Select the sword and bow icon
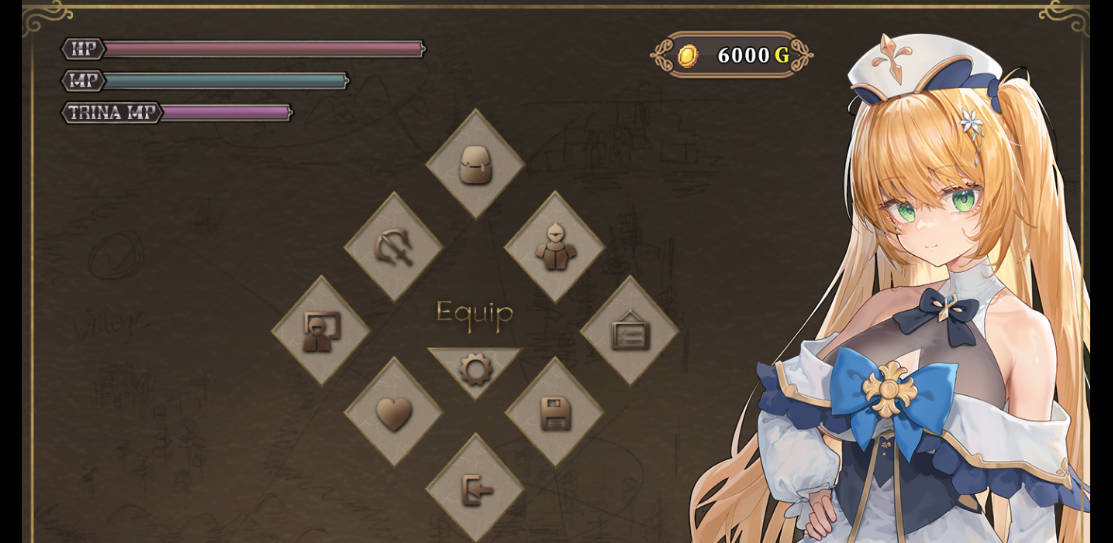 point(393,247)
